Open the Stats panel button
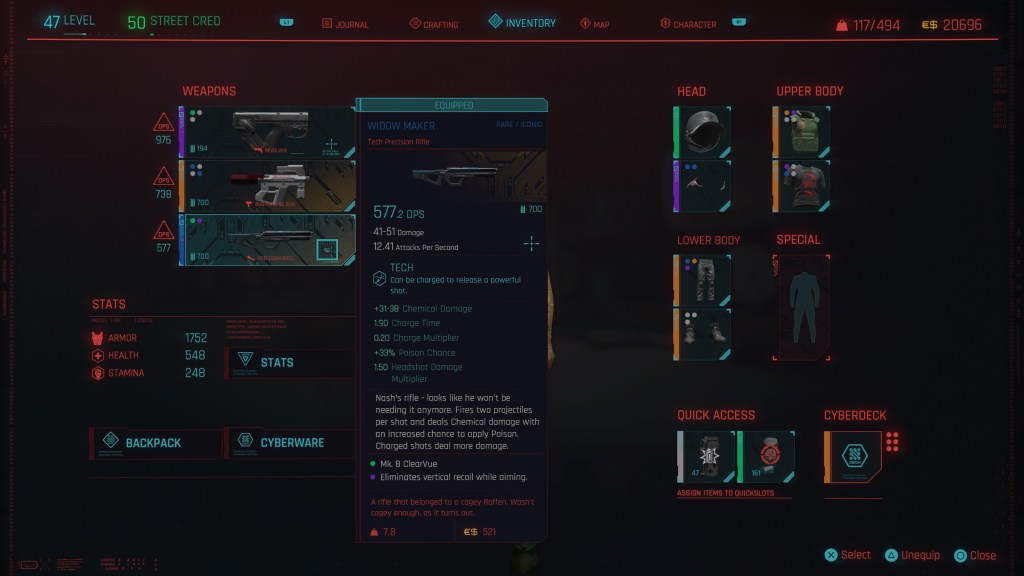 289,362
